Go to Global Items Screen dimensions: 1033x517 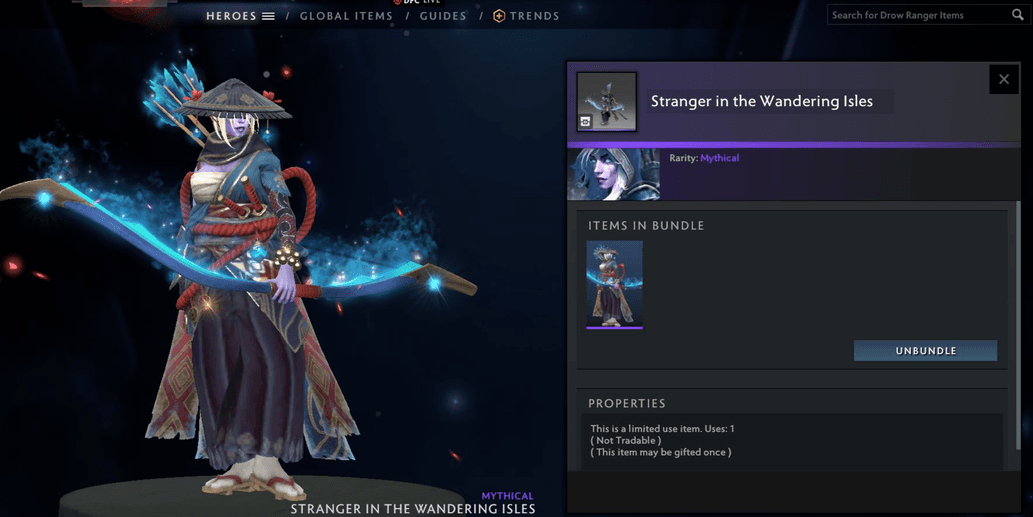click(x=346, y=16)
